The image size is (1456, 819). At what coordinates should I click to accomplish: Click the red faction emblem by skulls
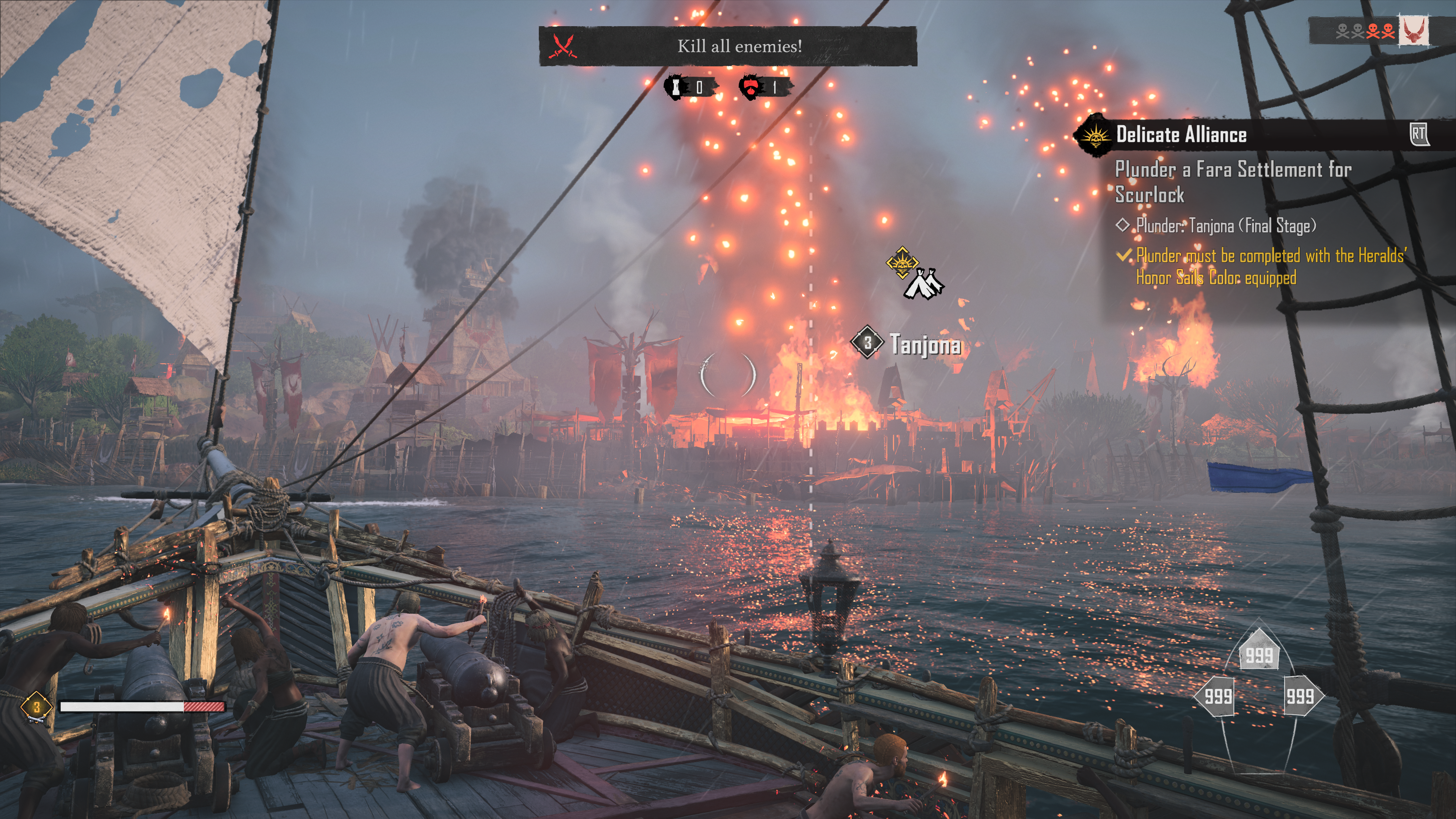coord(1413,30)
